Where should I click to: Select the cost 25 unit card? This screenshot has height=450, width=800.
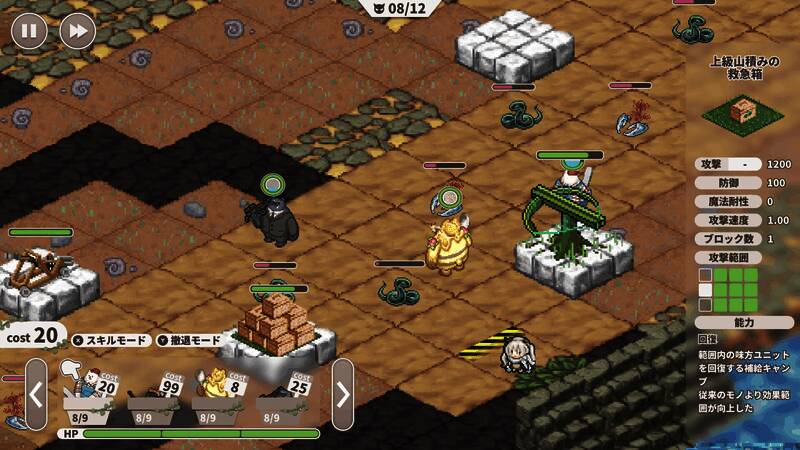pos(282,392)
